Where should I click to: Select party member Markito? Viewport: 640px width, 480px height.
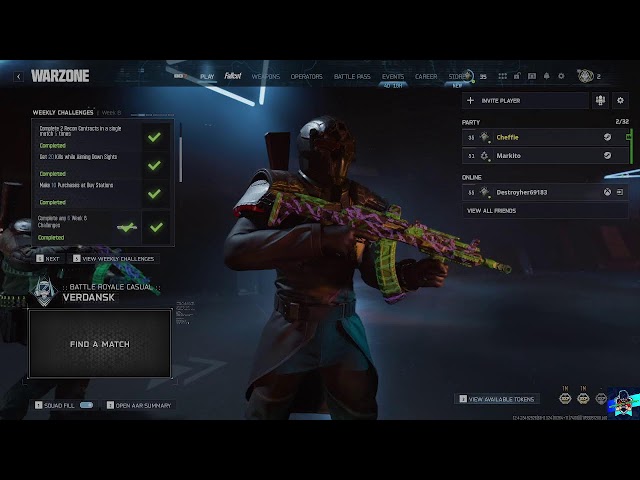click(x=545, y=156)
